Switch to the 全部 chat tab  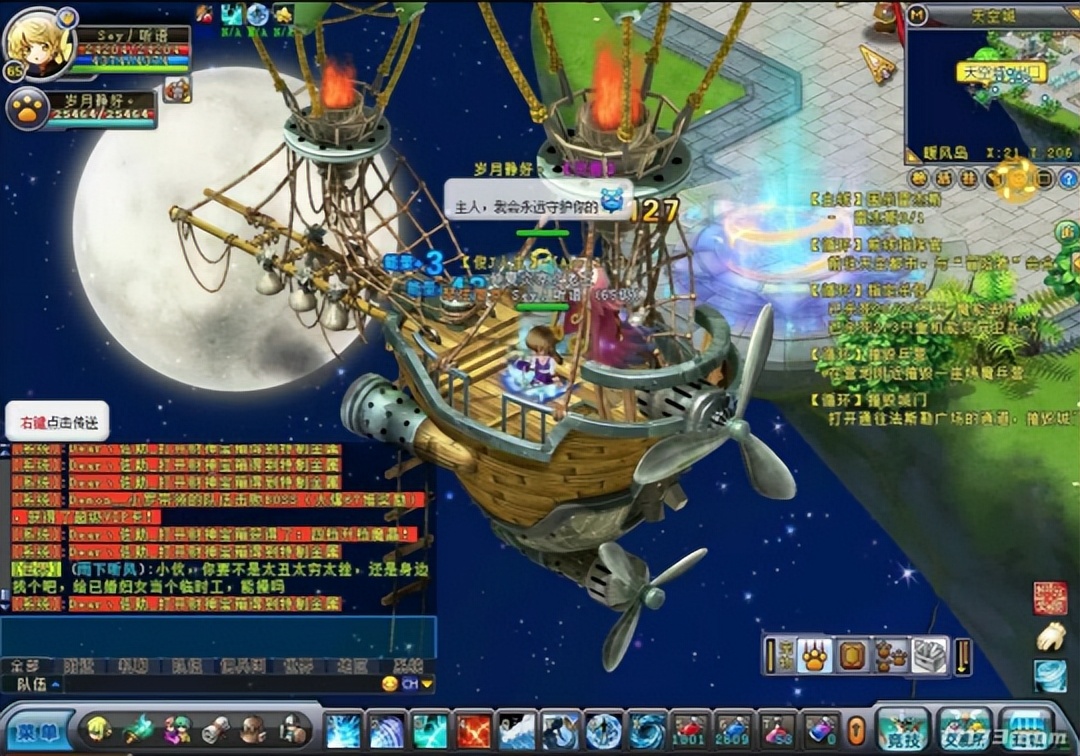click(x=24, y=665)
